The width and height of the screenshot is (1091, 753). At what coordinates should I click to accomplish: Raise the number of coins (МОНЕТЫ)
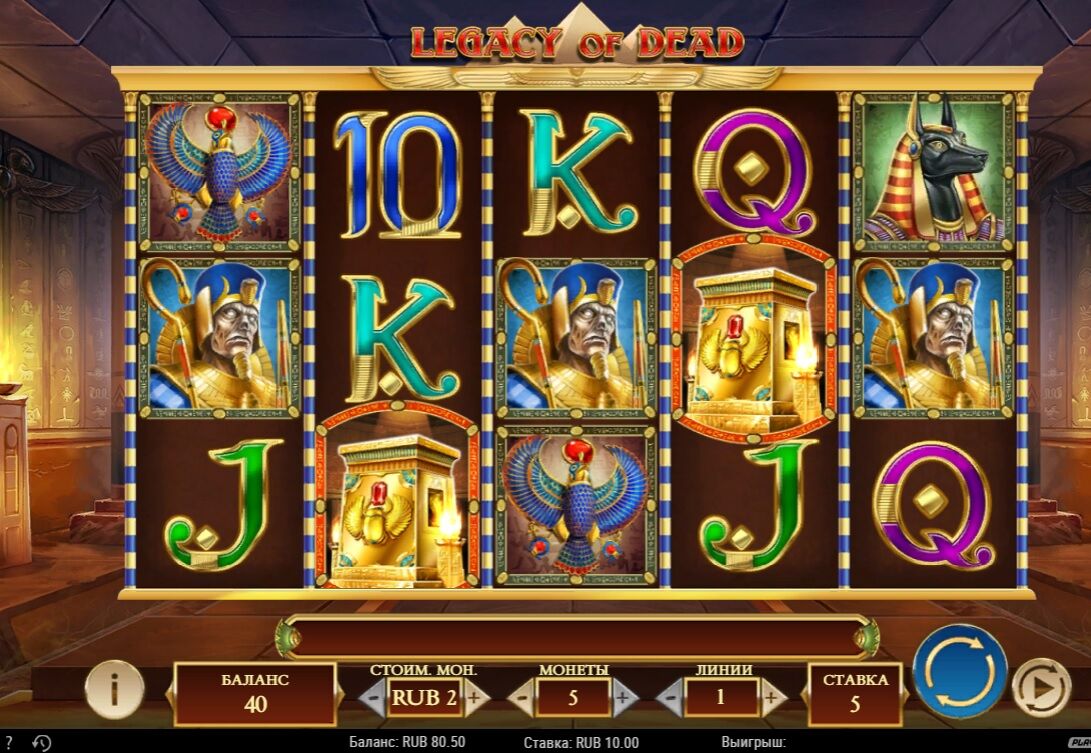click(x=622, y=697)
